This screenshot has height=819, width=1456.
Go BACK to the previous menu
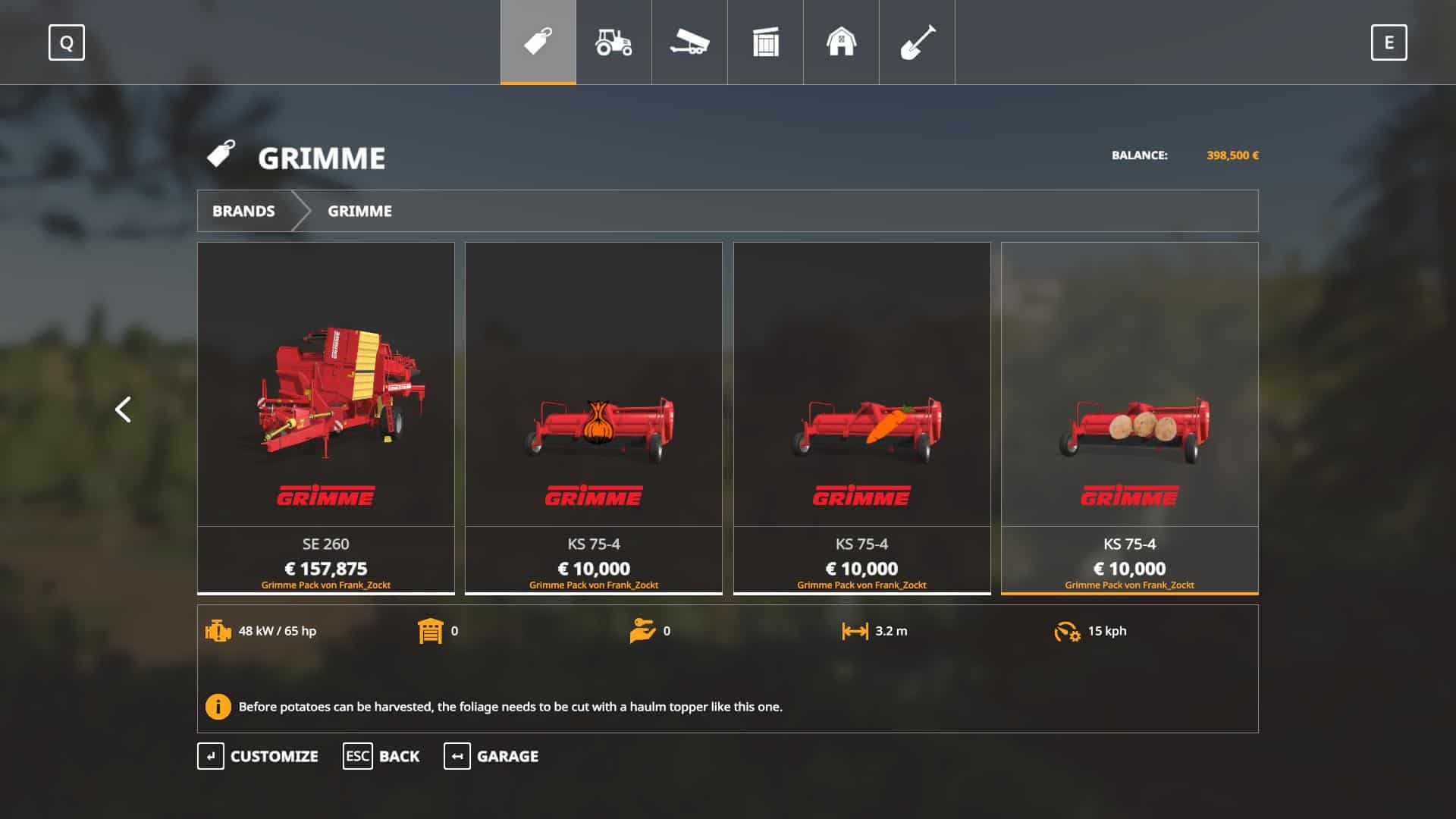[381, 756]
